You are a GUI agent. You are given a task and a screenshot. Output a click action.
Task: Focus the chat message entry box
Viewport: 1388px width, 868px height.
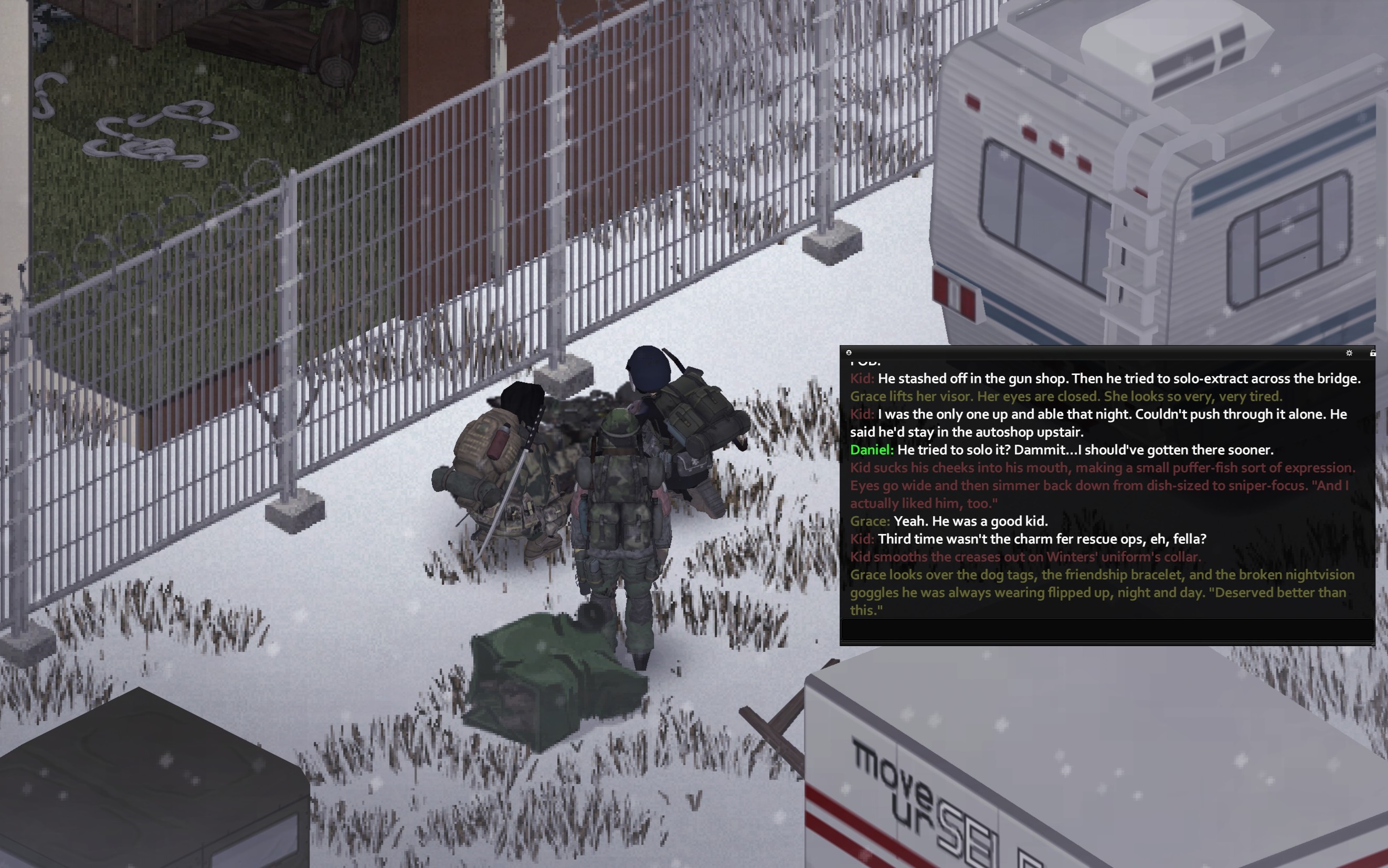pyautogui.click(x=1107, y=630)
